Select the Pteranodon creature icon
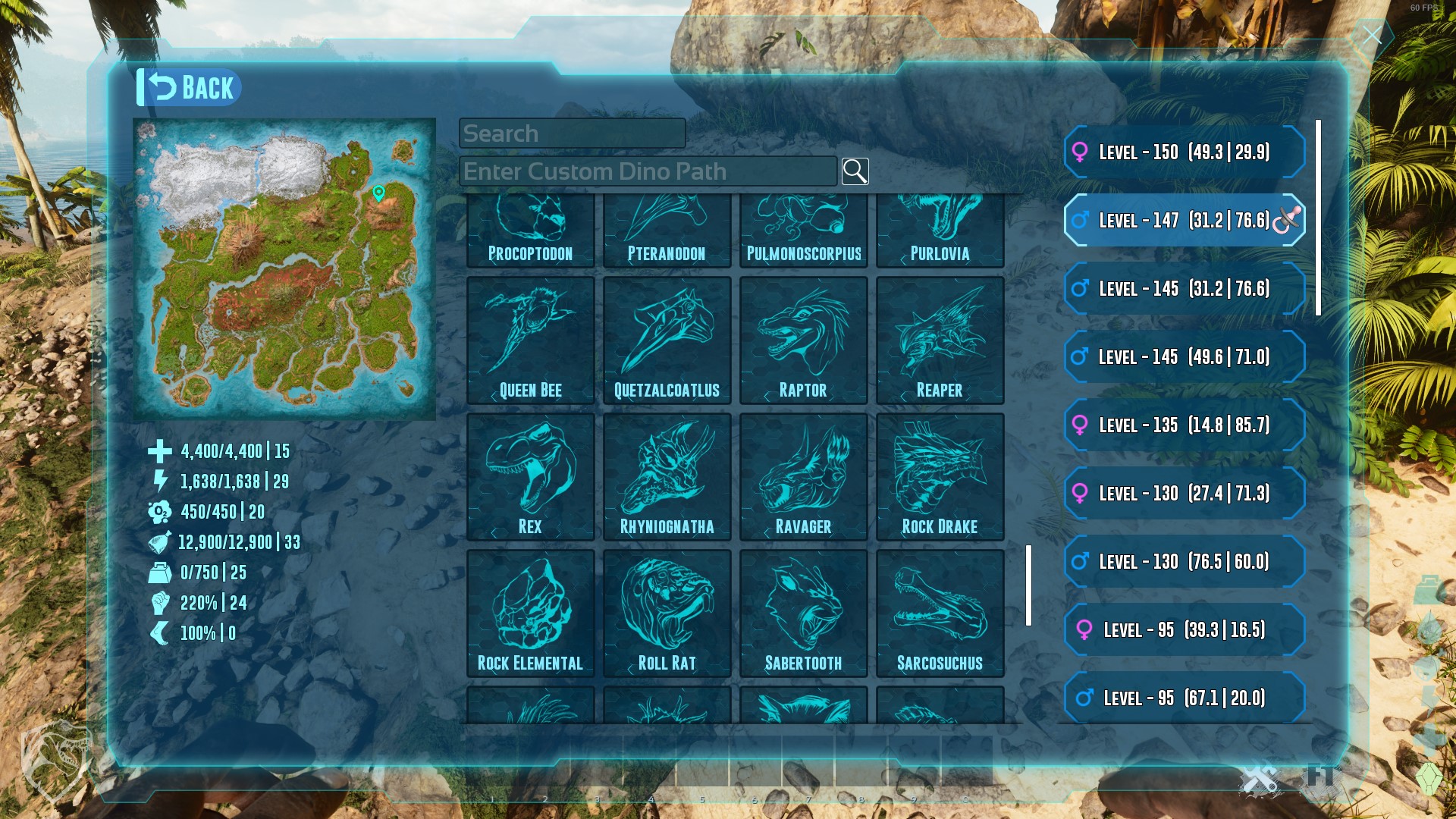 pos(667,224)
